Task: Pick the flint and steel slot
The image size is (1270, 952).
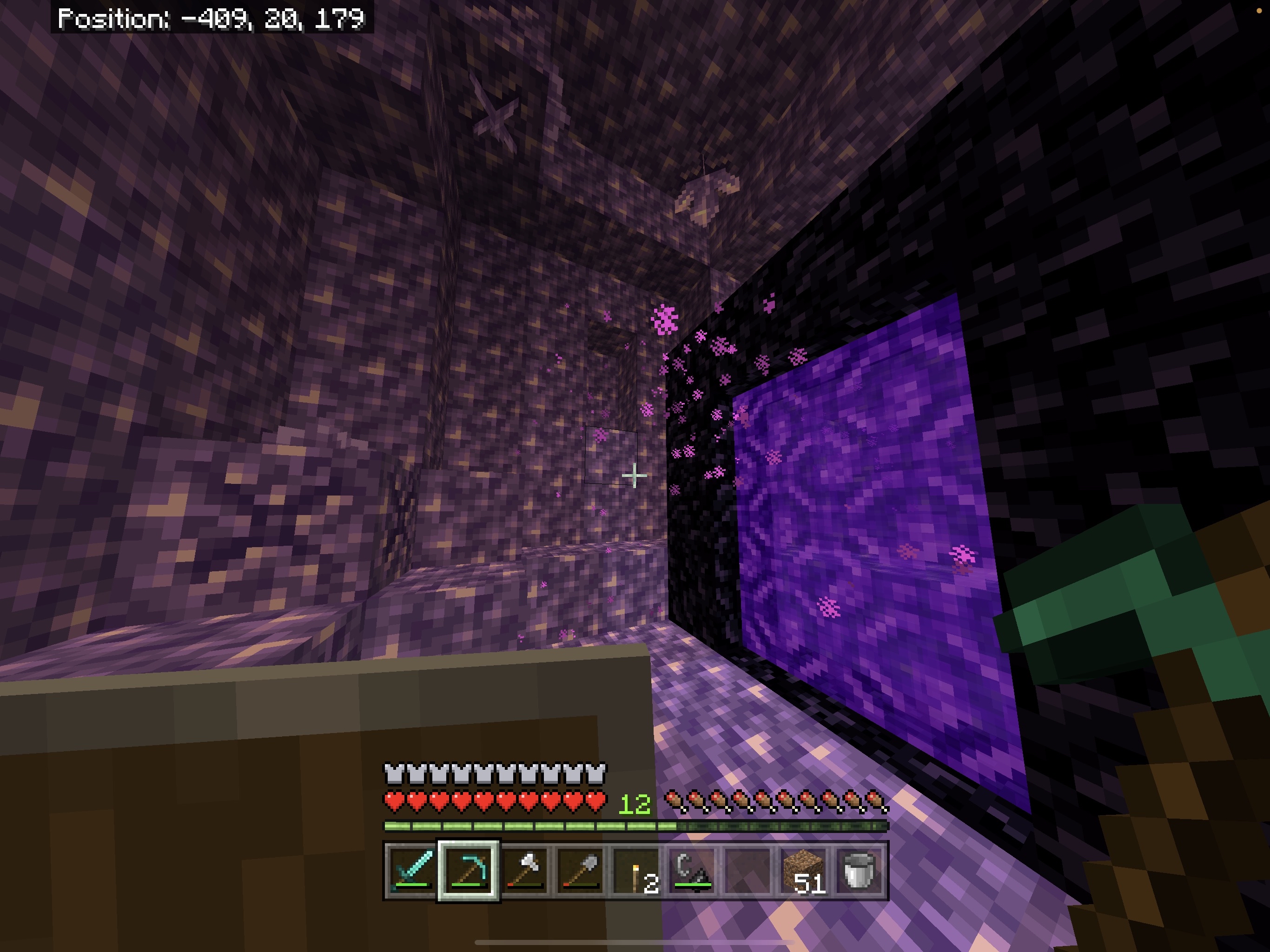Action: 693,871
